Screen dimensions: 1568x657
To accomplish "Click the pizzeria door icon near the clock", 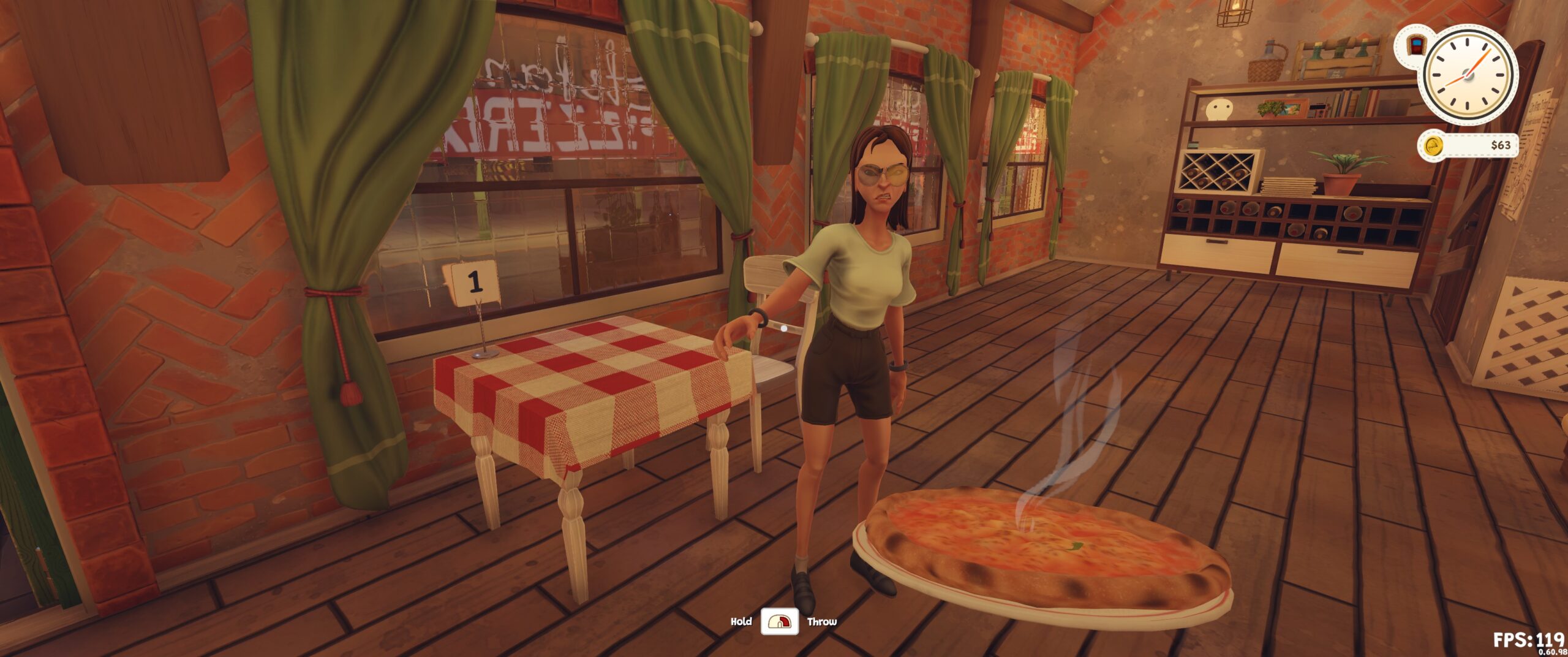I will (x=1416, y=46).
